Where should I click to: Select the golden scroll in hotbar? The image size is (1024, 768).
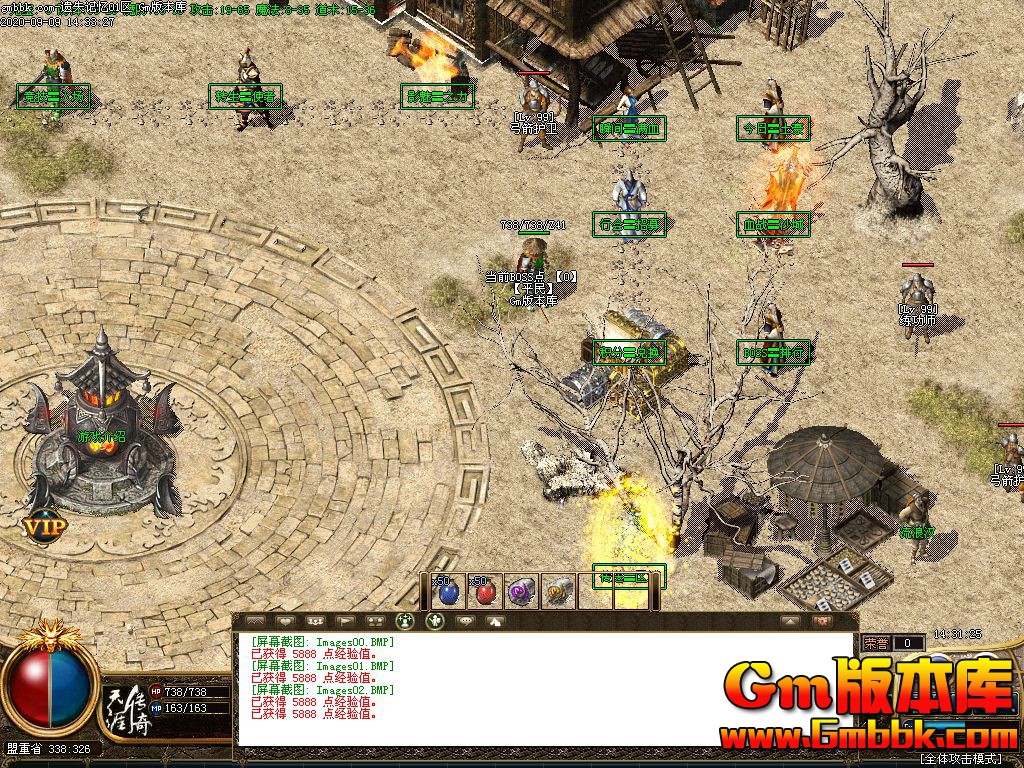coord(558,592)
